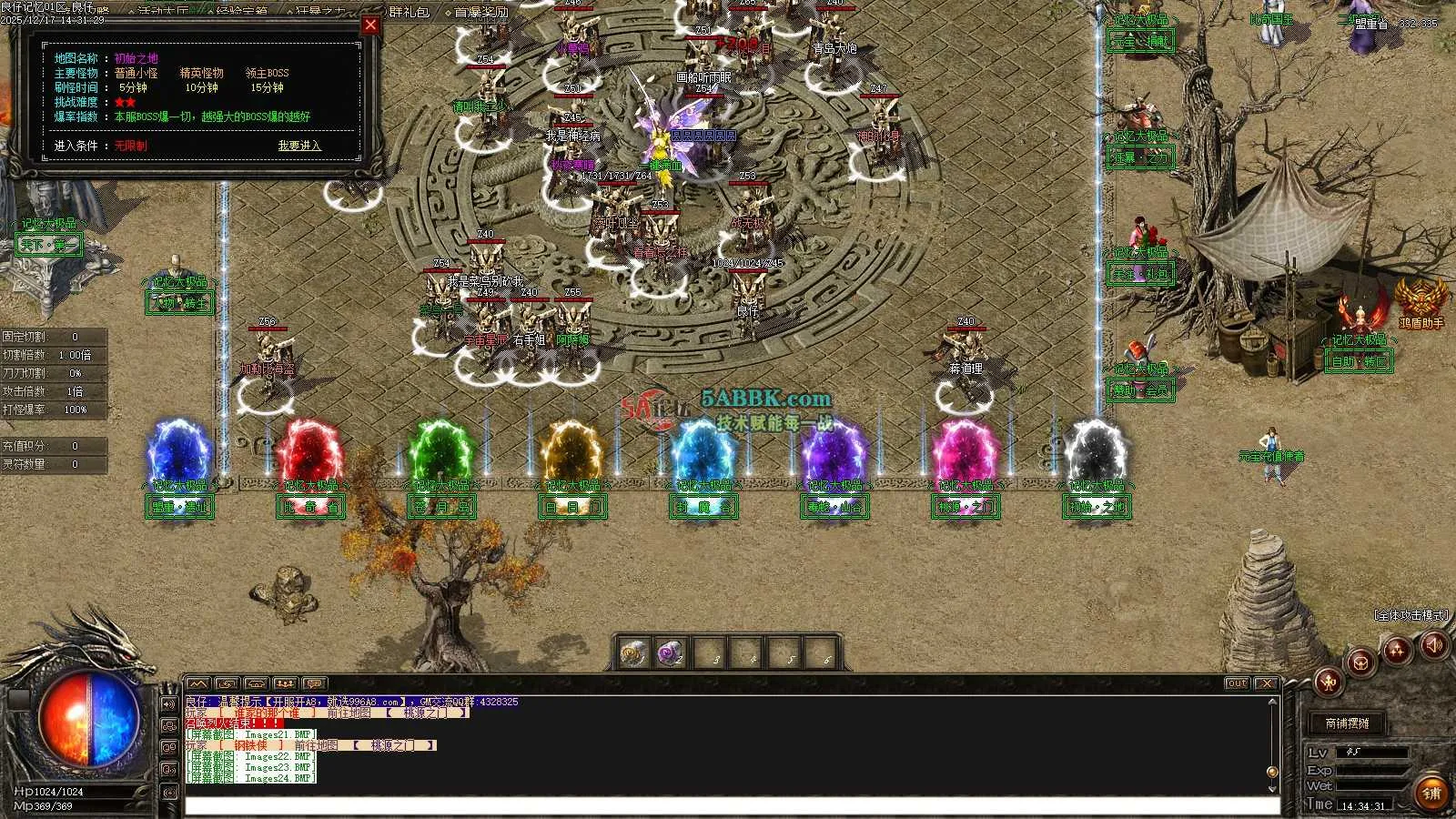1456x819 pixels.
Task: Open the 商铺摆摊 stall button
Action: click(1347, 723)
